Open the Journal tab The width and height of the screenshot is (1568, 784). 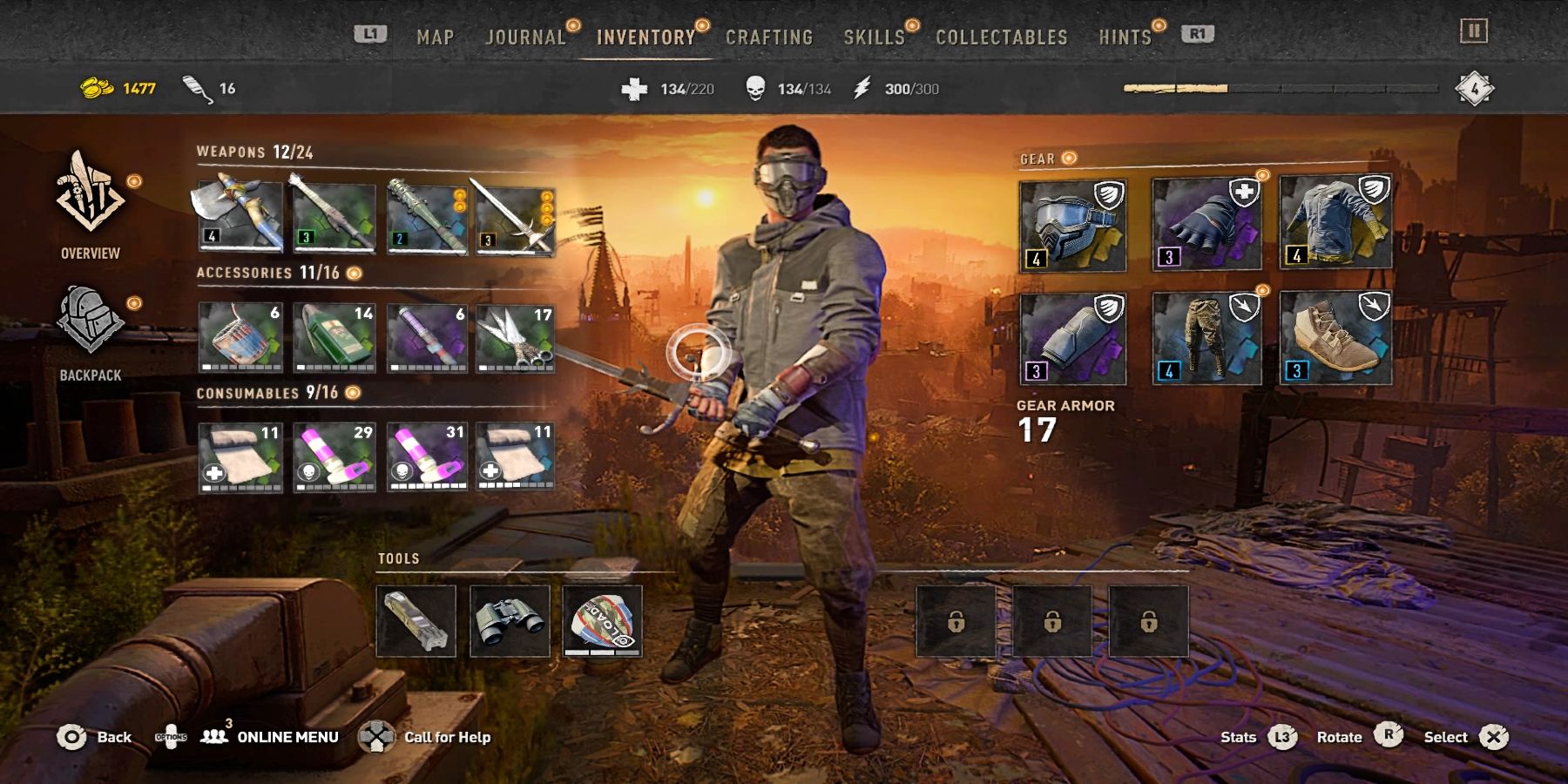525,37
